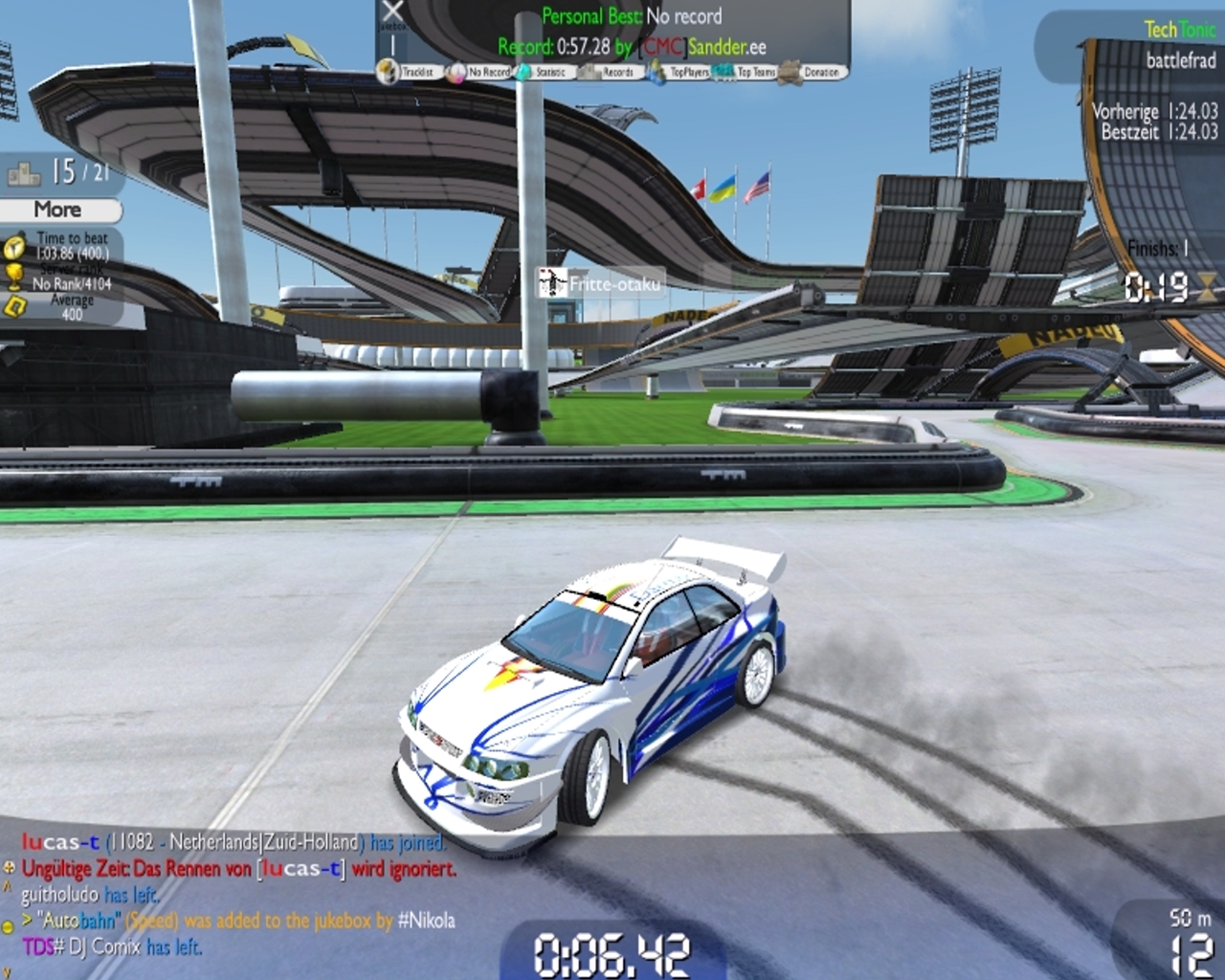Screen dimensions: 1225x980
Task: Click the podium ranking icon
Action: click(24, 173)
